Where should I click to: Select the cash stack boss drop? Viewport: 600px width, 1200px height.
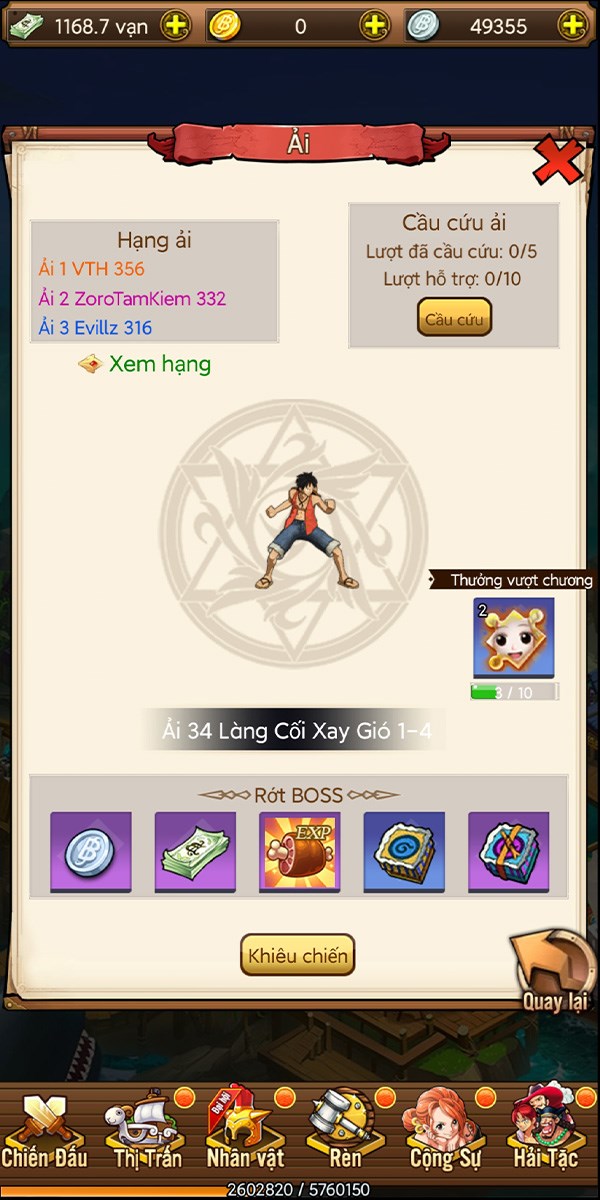[195, 851]
